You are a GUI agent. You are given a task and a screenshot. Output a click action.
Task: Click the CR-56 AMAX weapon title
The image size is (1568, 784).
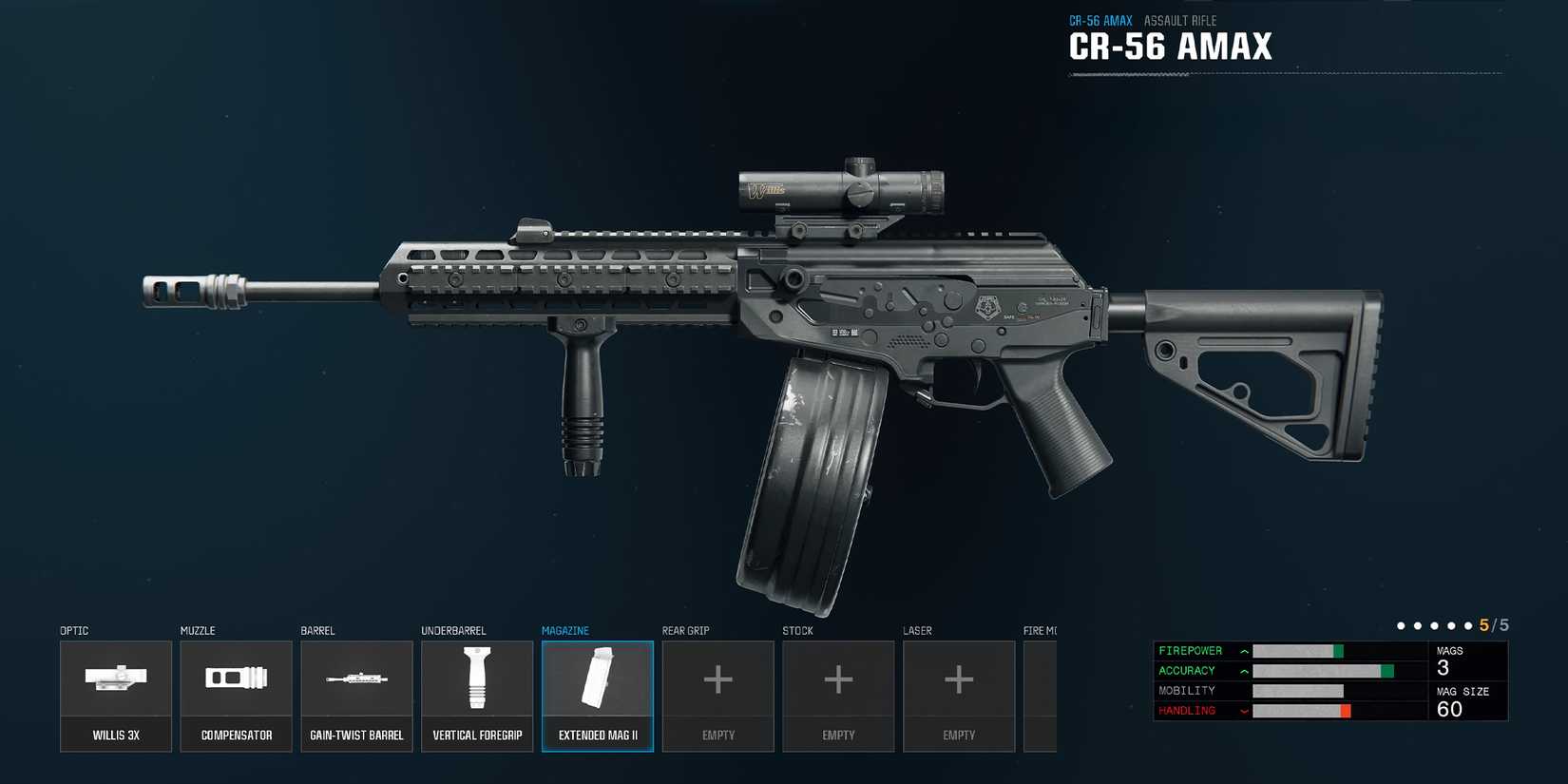[x=1171, y=46]
